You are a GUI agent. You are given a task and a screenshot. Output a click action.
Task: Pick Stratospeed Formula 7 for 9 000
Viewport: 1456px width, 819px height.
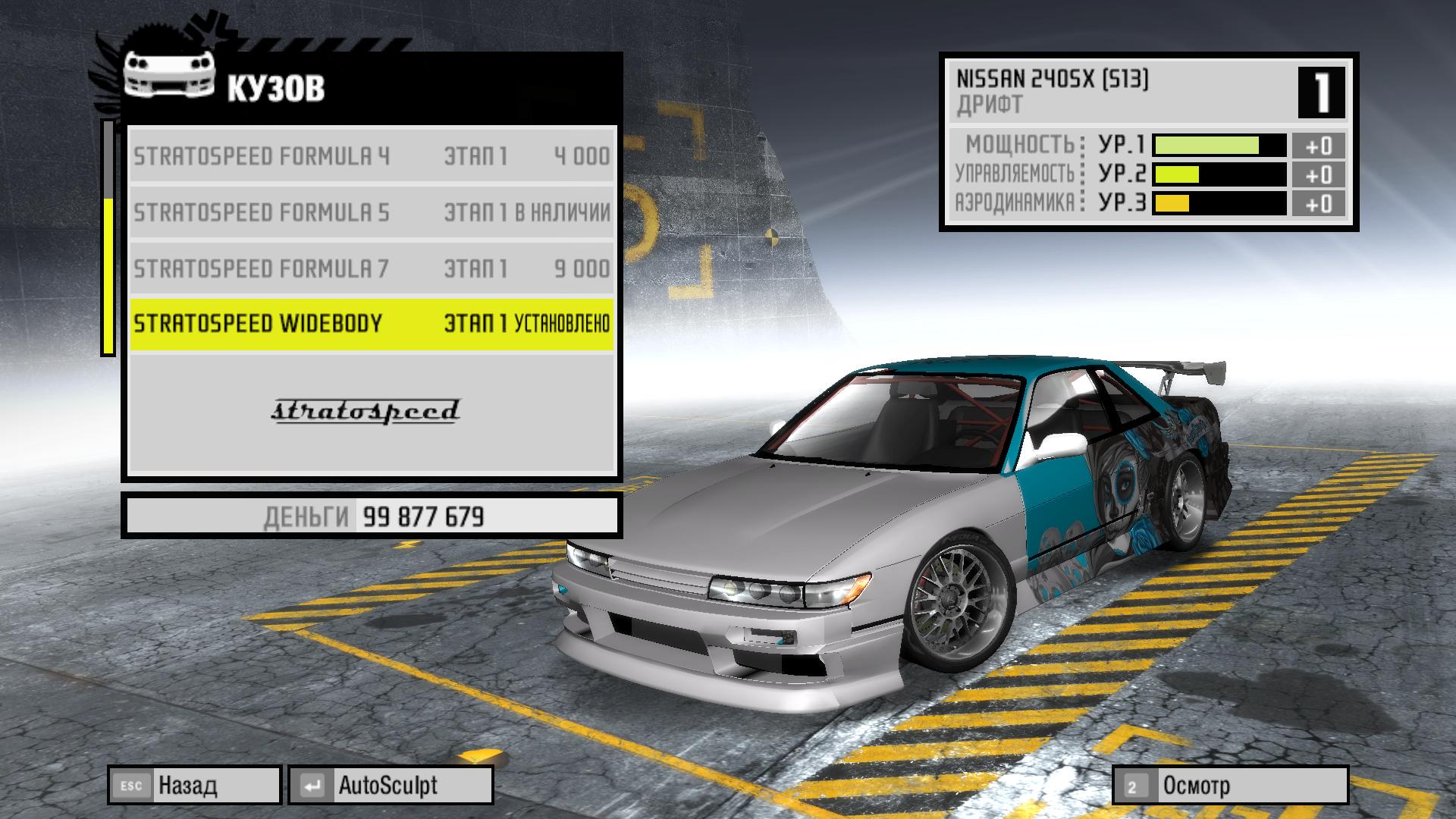tap(372, 268)
